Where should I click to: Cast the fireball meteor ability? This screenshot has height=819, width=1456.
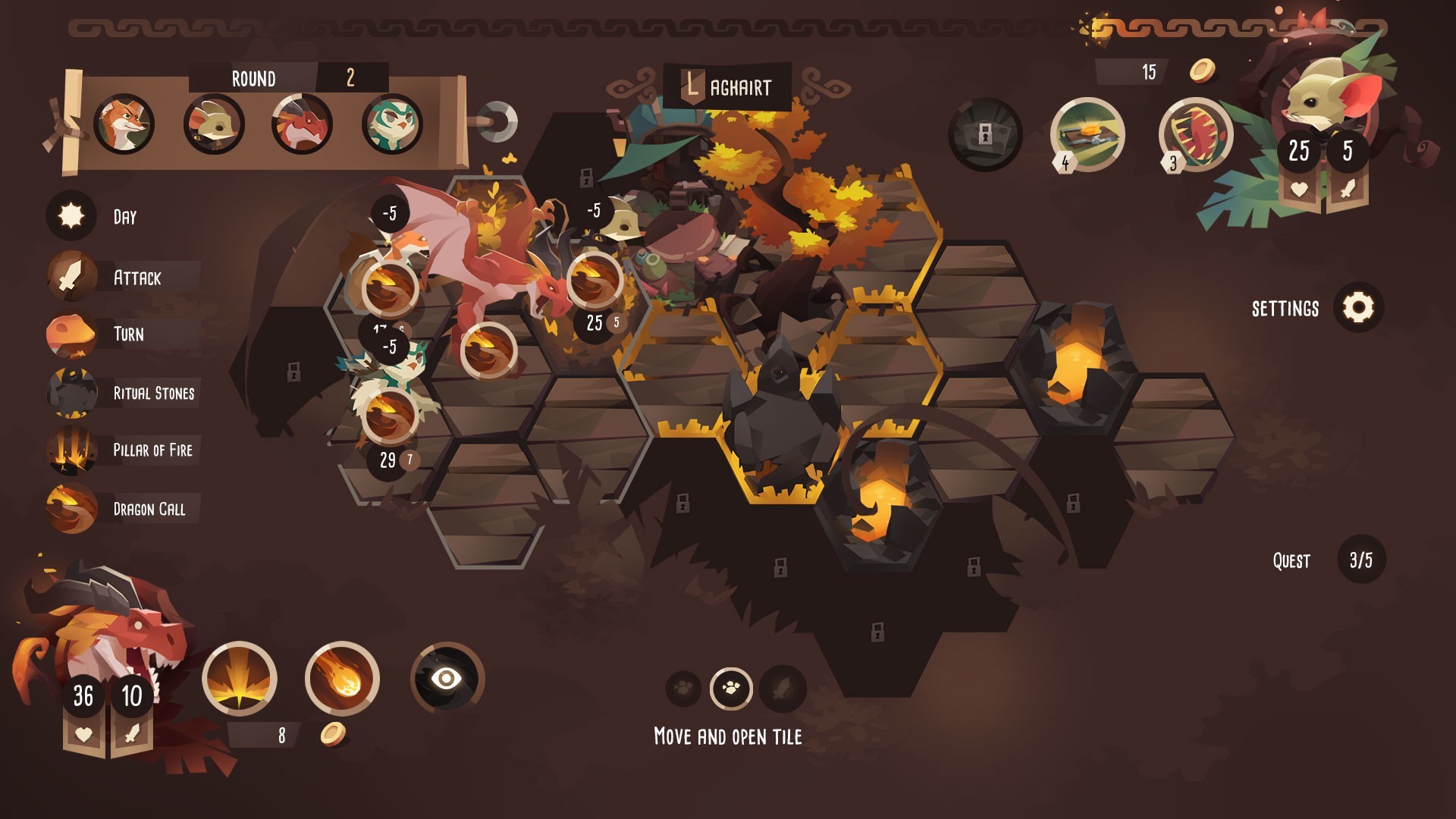[x=342, y=678]
